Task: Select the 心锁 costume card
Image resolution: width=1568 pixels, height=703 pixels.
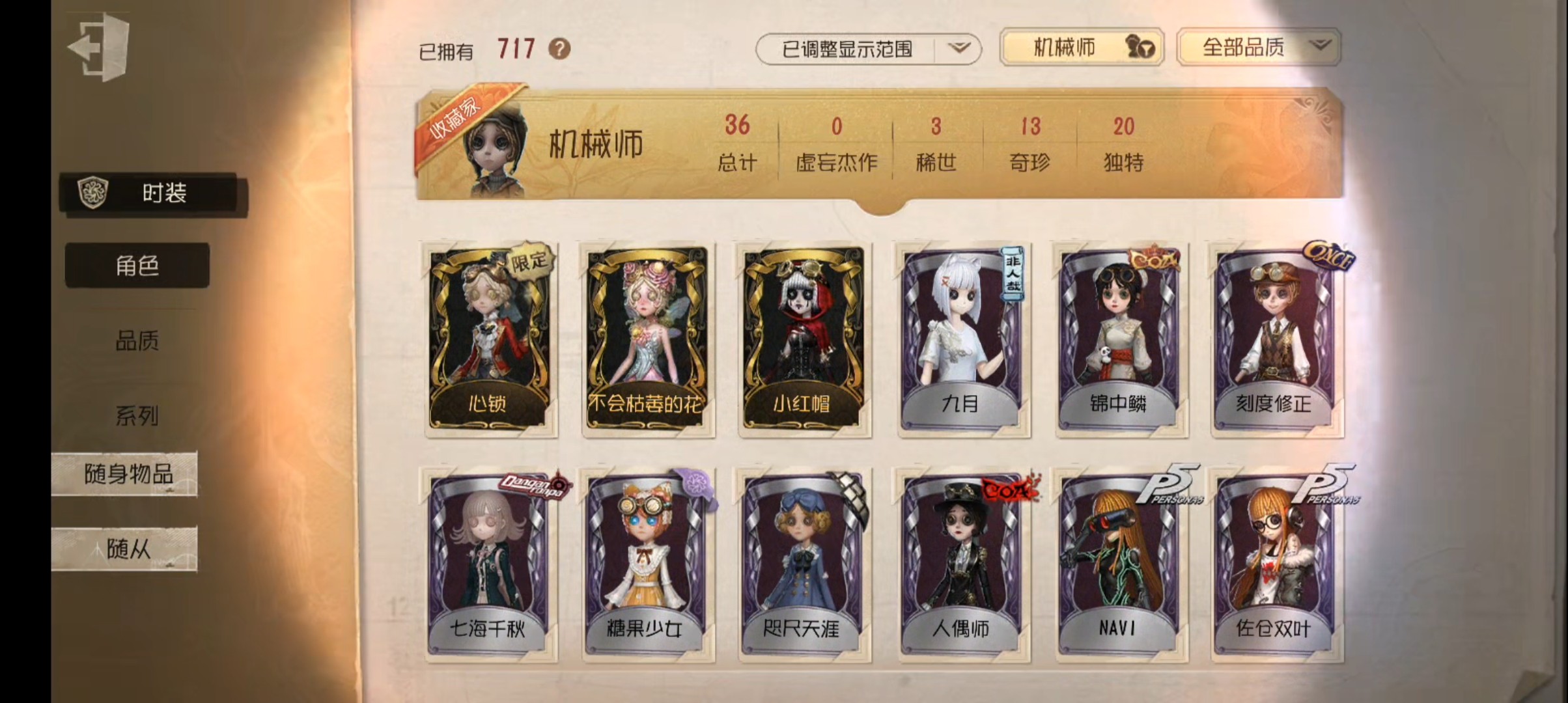Action: (x=488, y=338)
